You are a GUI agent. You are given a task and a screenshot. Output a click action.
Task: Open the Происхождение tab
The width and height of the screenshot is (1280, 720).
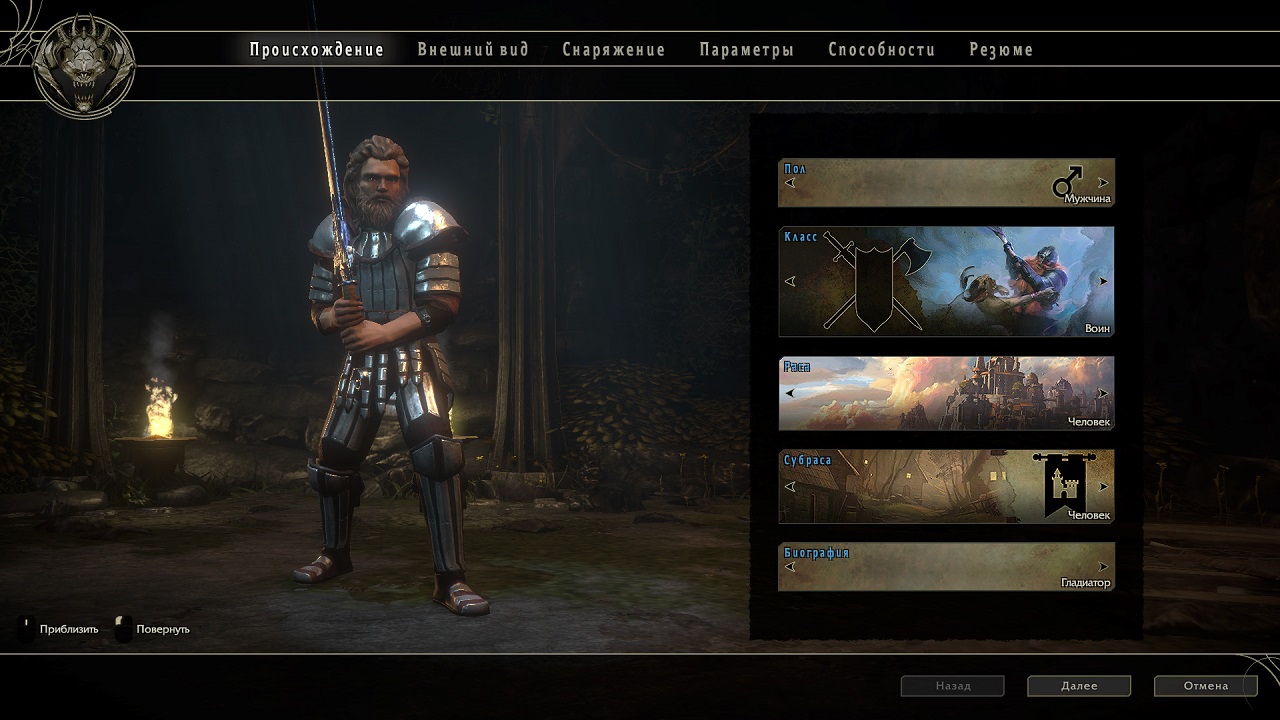[x=316, y=50]
